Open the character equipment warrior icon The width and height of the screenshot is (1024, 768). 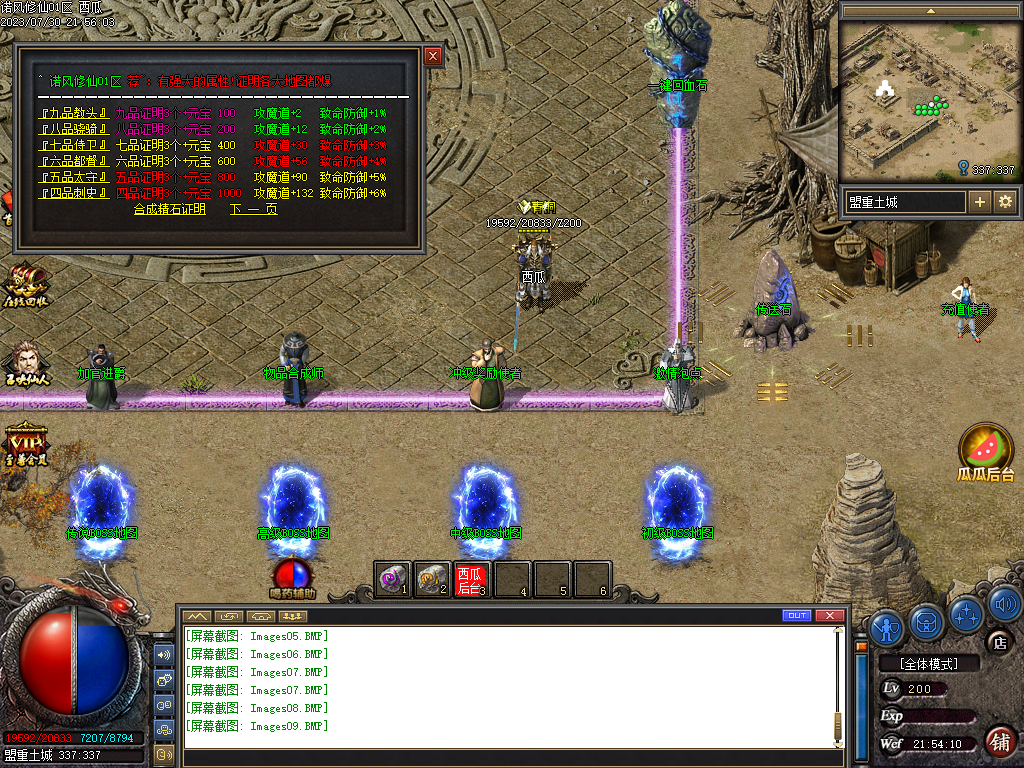(887, 627)
